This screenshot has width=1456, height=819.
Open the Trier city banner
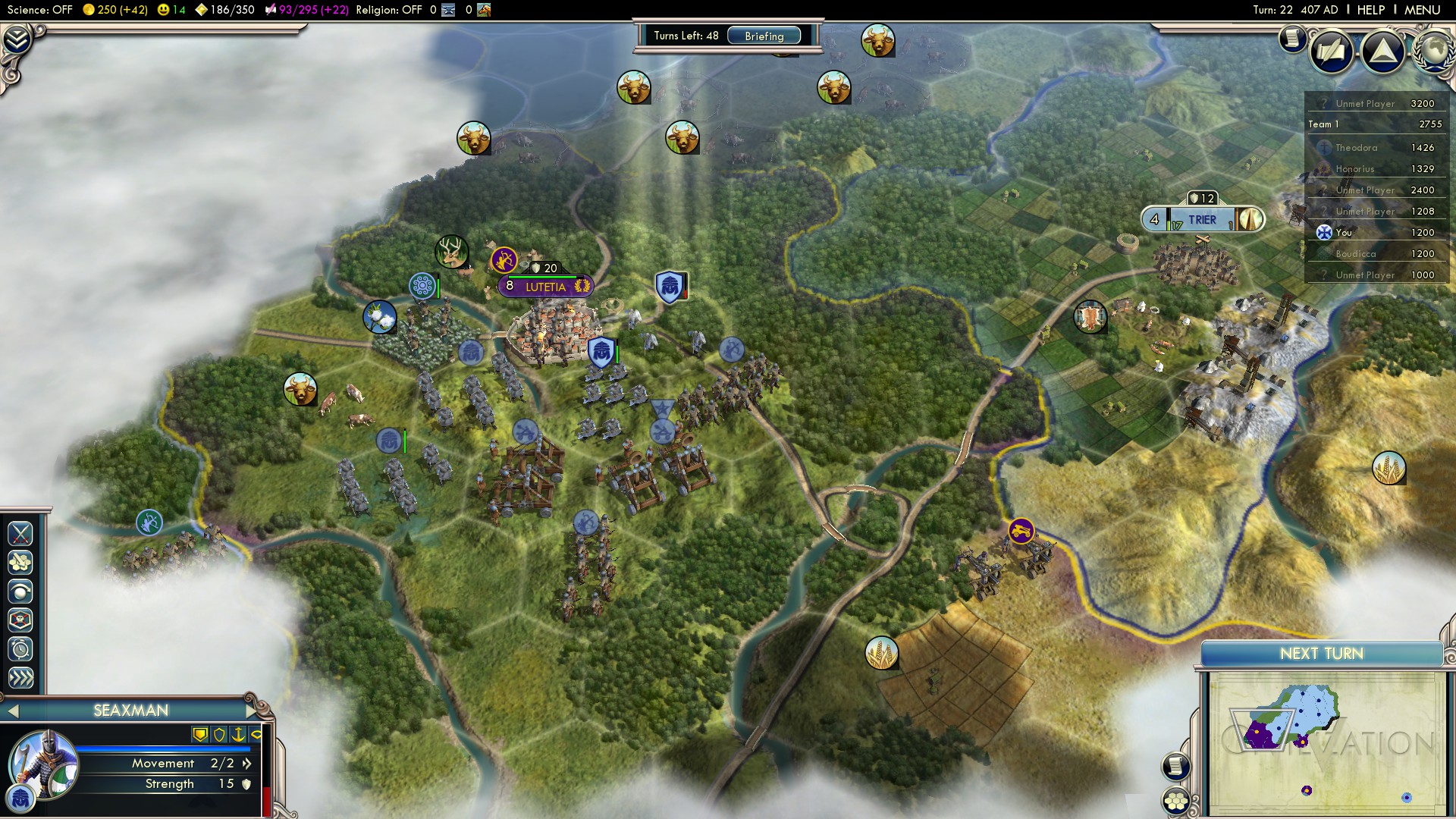[1202, 220]
